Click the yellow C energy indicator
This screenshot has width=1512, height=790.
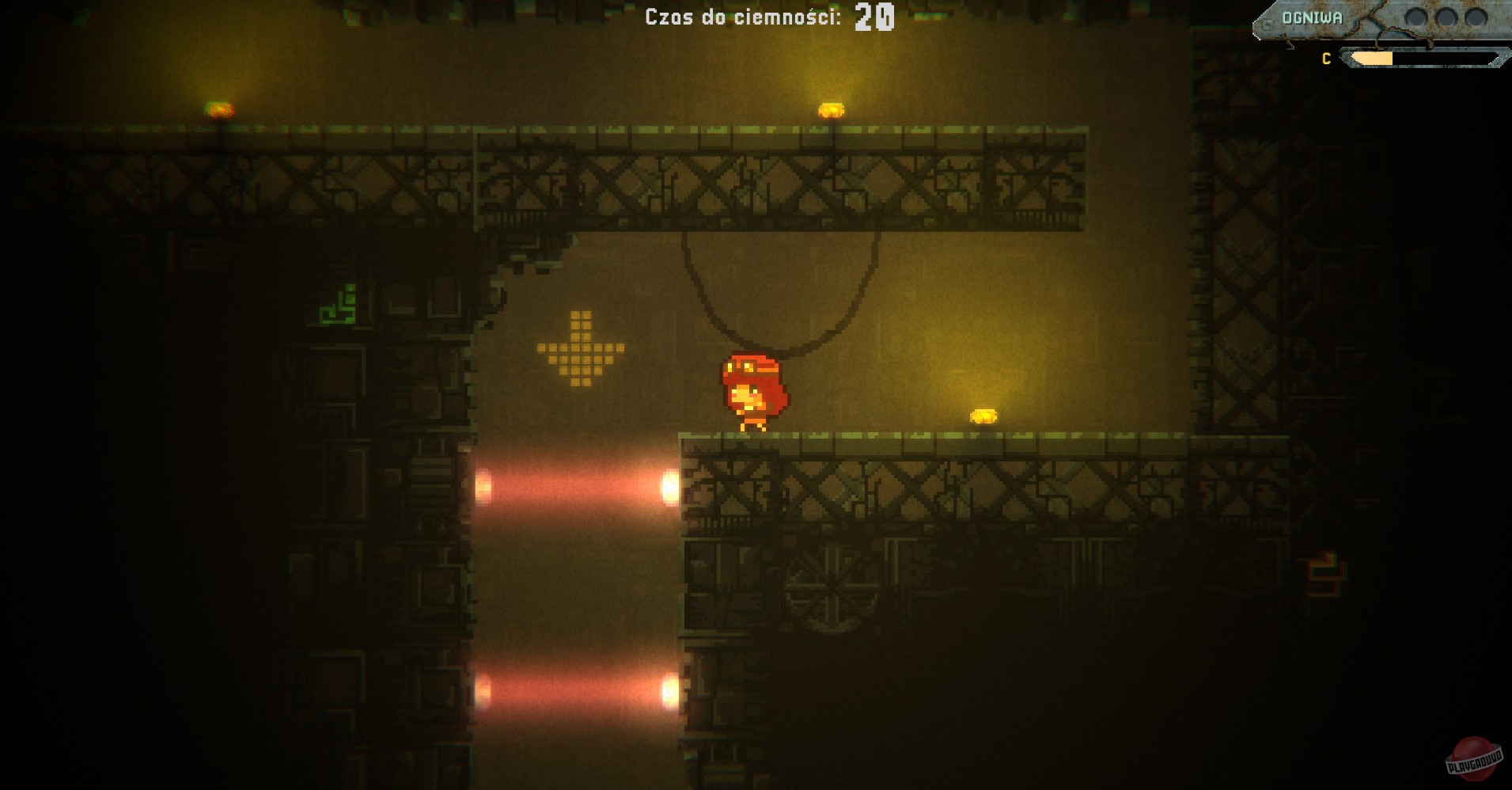tap(1325, 57)
